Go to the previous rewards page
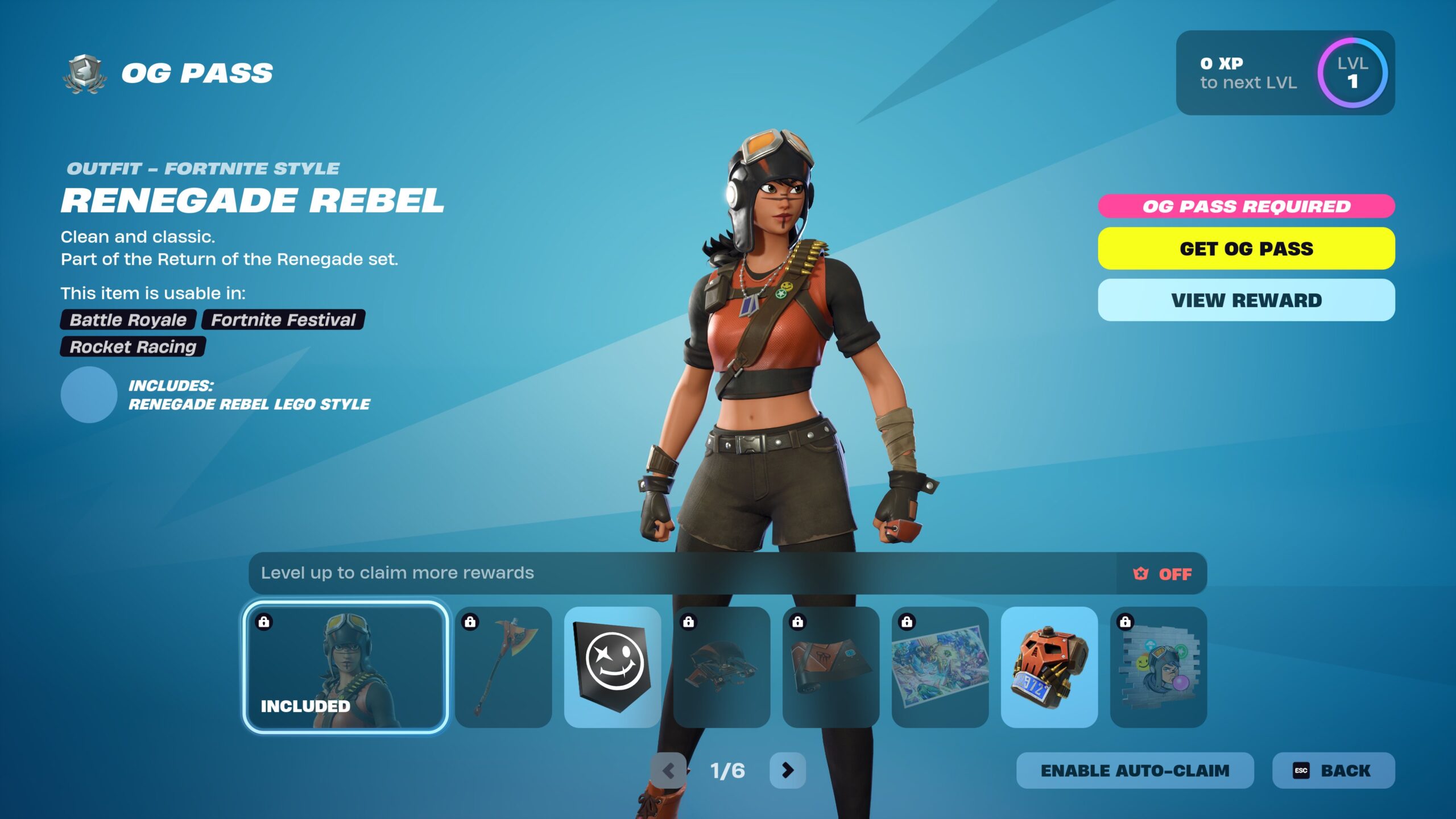This screenshot has height=819, width=1456. pyautogui.click(x=669, y=771)
